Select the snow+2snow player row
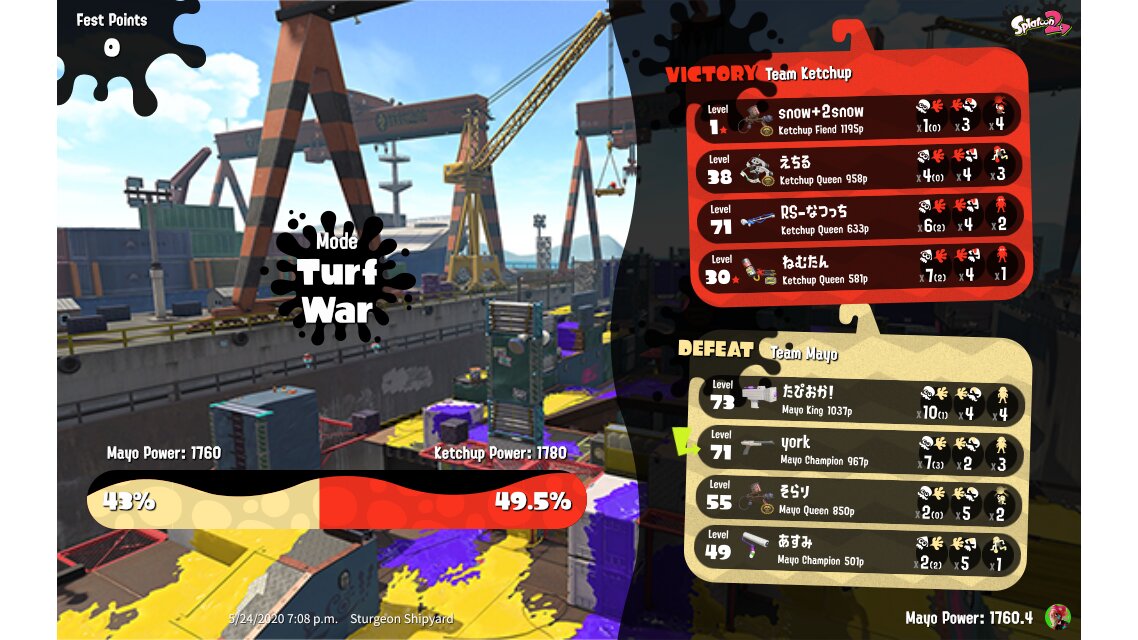The width and height of the screenshot is (1138, 640). [x=860, y=118]
